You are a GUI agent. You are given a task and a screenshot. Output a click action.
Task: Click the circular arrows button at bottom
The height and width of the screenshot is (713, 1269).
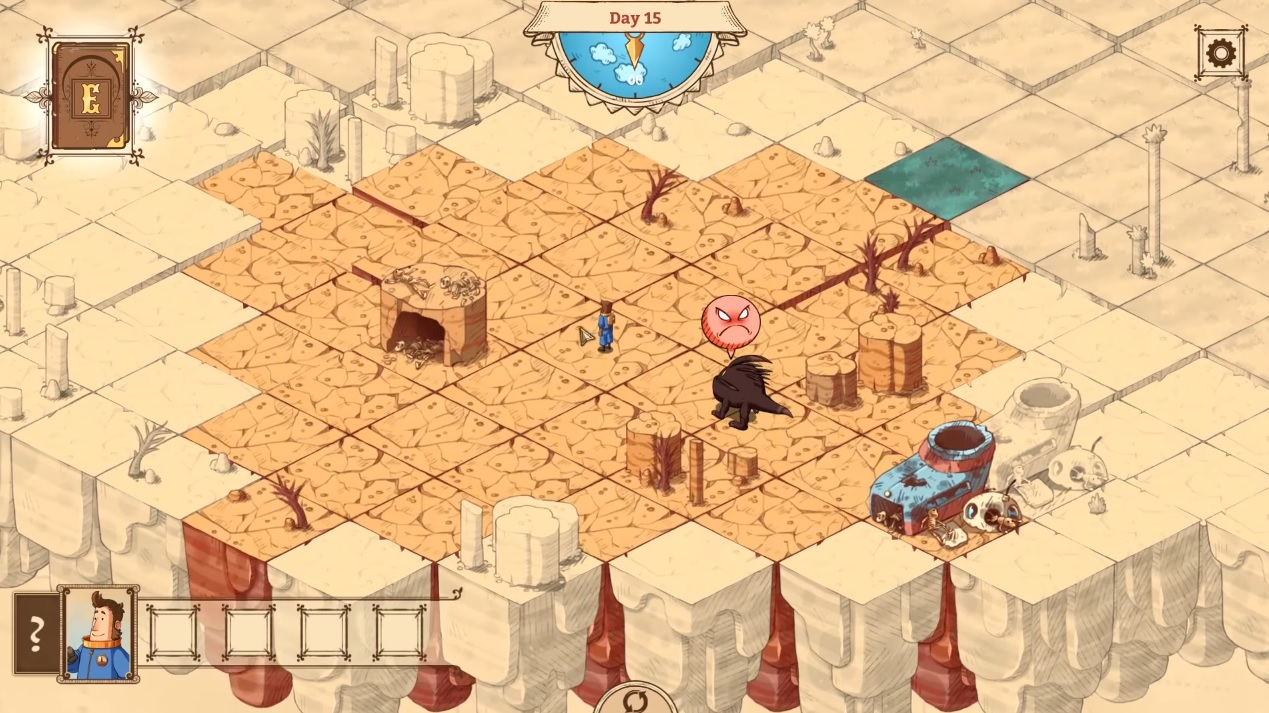635,700
